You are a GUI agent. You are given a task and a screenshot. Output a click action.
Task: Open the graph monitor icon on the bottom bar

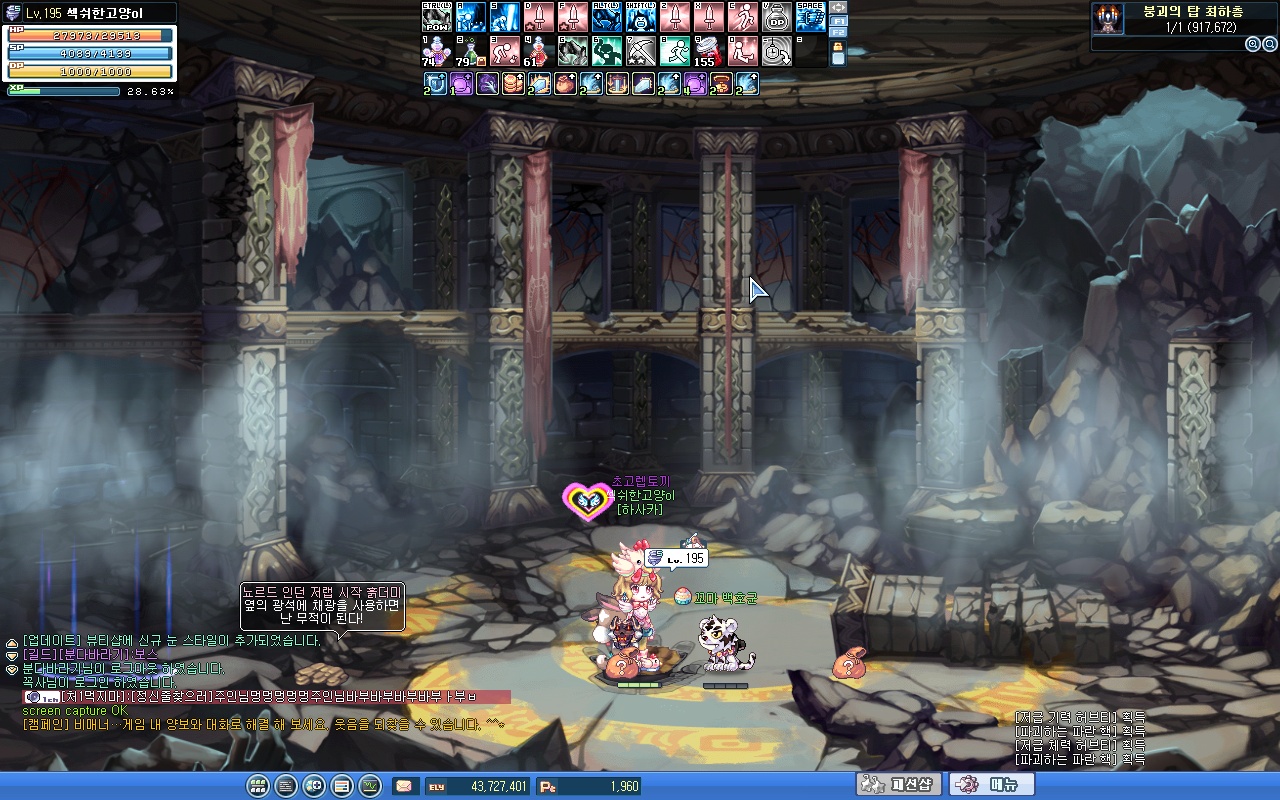tap(370, 786)
